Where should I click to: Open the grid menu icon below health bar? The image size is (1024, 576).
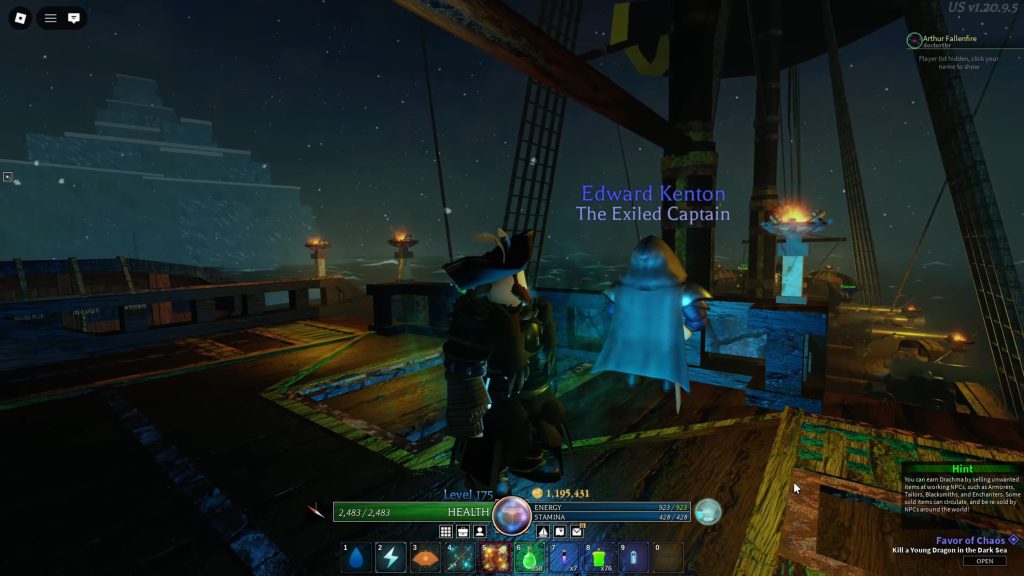(446, 531)
